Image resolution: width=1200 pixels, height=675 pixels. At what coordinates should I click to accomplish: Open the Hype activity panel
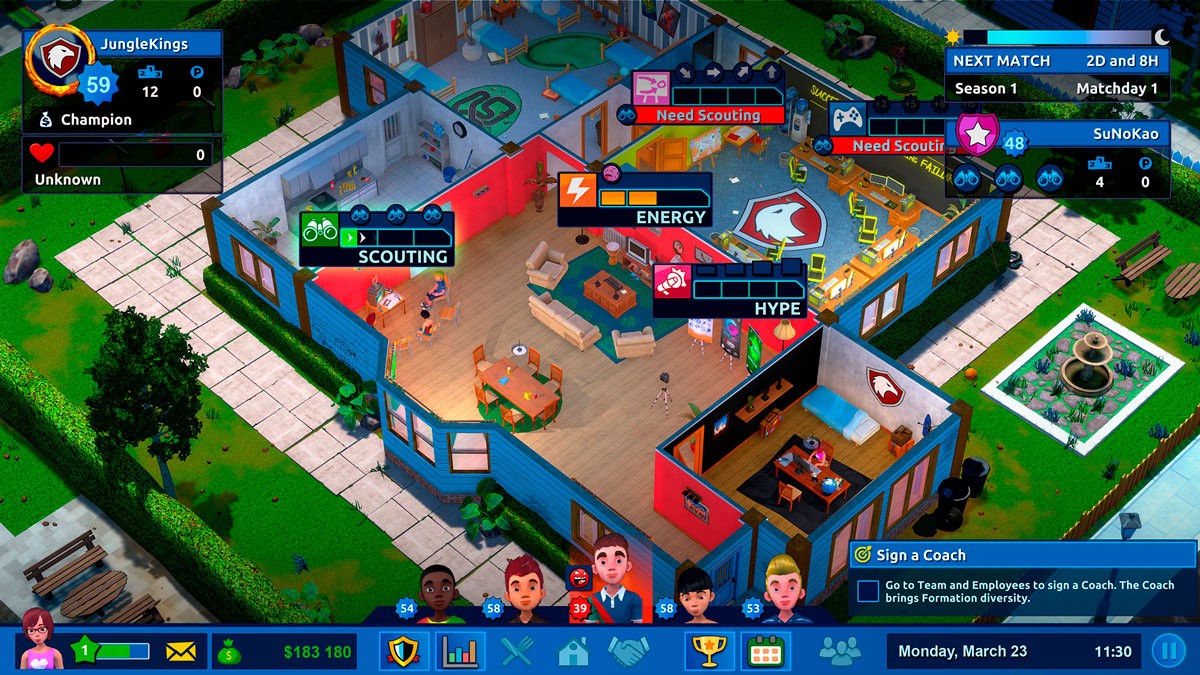[x=730, y=290]
